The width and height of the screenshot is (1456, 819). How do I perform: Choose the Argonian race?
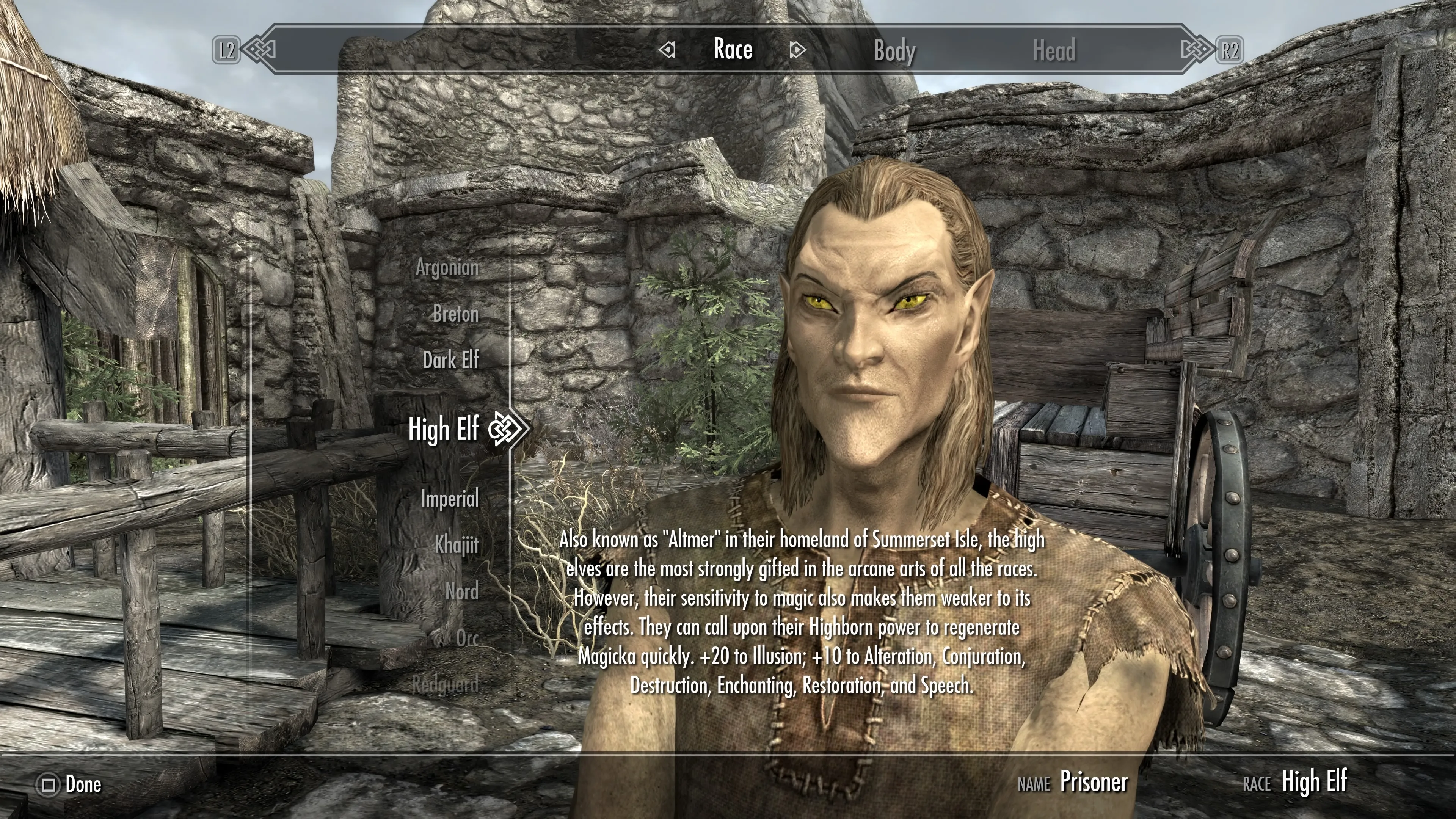[447, 268]
